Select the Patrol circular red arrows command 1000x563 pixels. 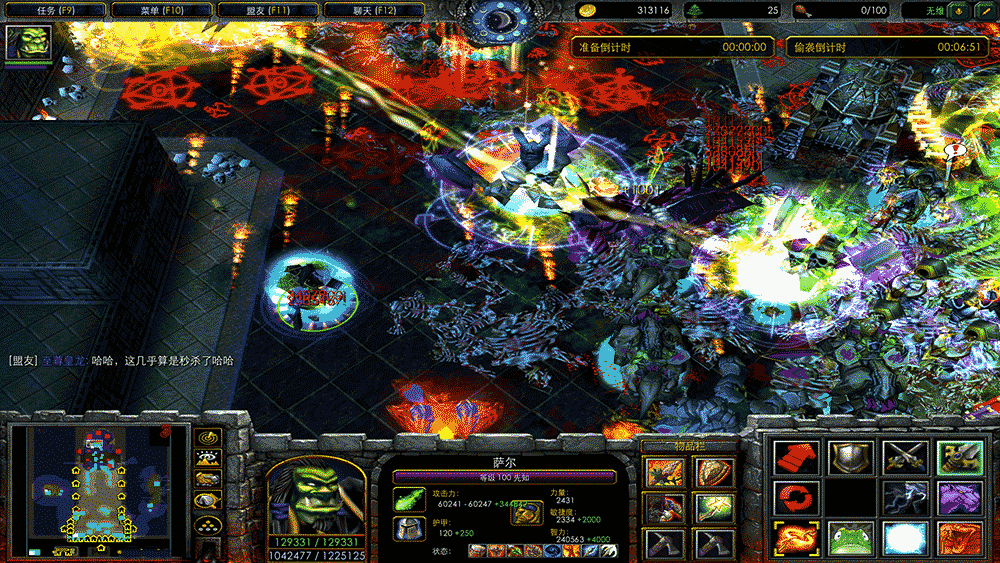[x=797, y=497]
